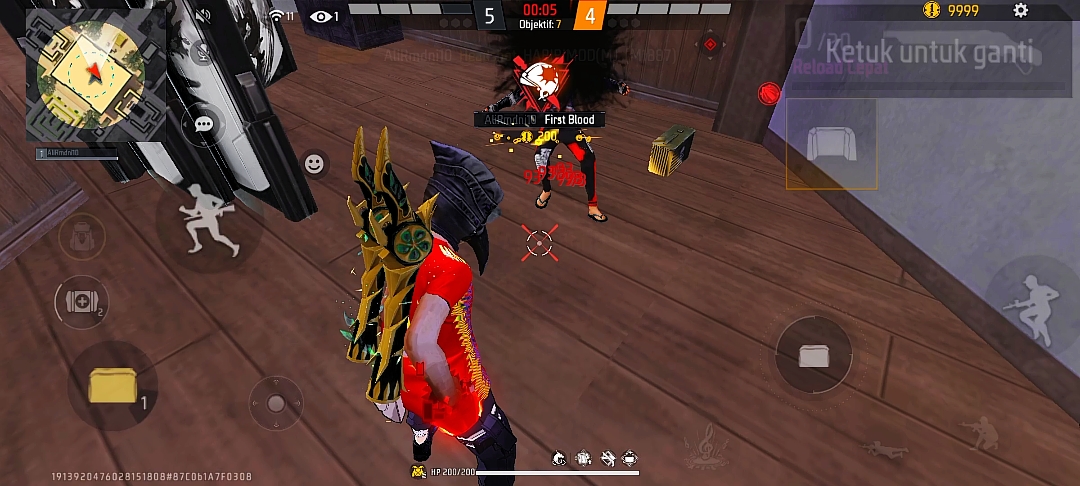This screenshot has width=1080, height=486.
Task: Switch to the prone stance button
Action: (884, 450)
